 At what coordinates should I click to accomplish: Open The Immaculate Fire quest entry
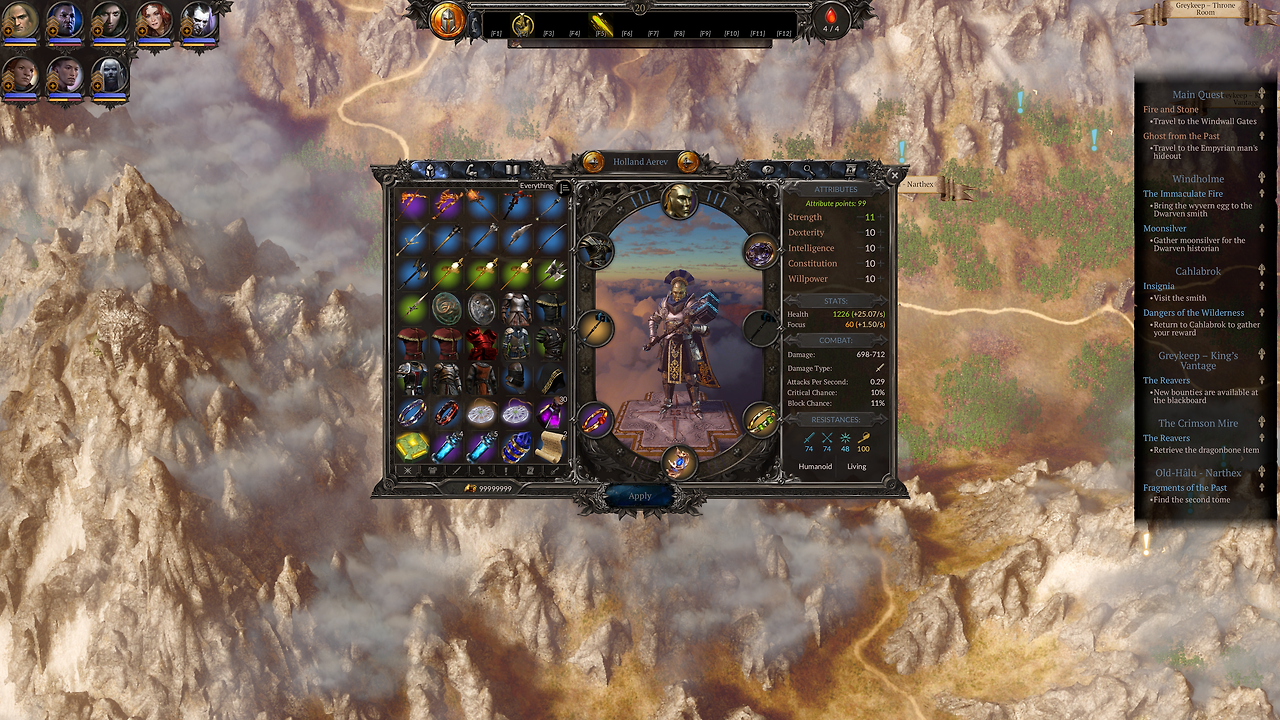pyautogui.click(x=1183, y=194)
